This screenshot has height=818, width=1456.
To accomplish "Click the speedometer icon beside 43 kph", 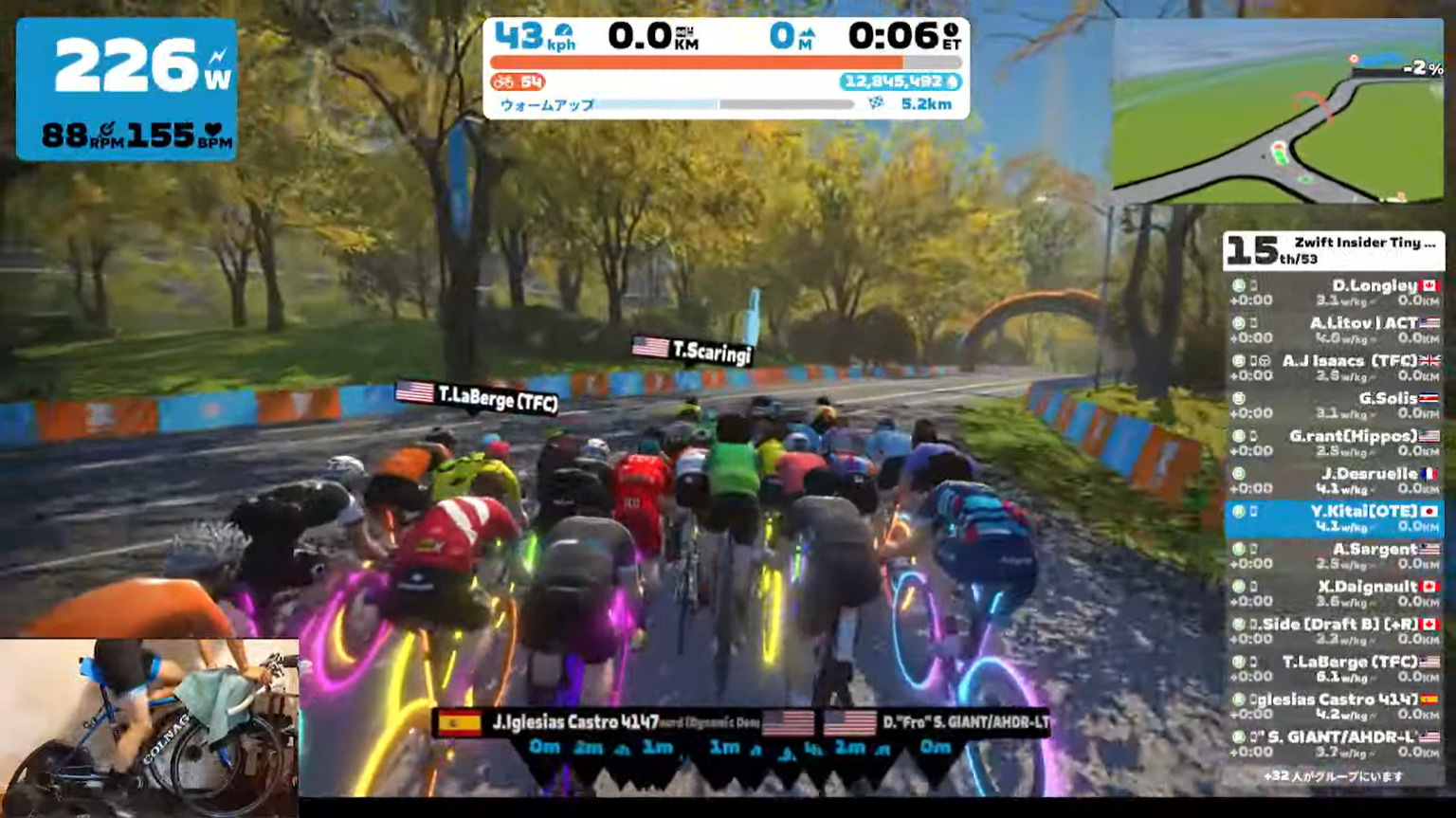I will 563,31.
